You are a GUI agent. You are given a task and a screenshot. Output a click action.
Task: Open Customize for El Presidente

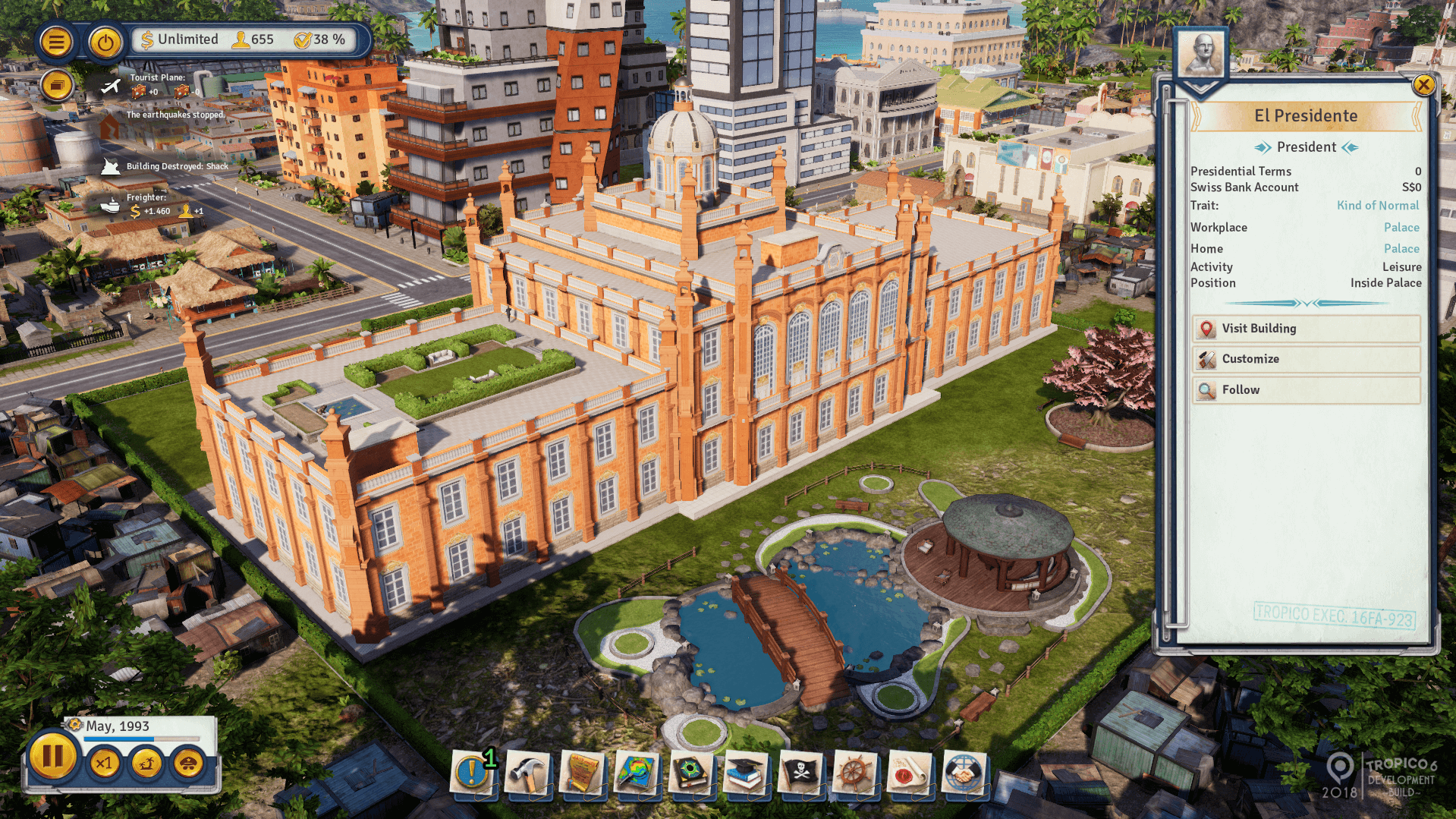click(x=1306, y=359)
